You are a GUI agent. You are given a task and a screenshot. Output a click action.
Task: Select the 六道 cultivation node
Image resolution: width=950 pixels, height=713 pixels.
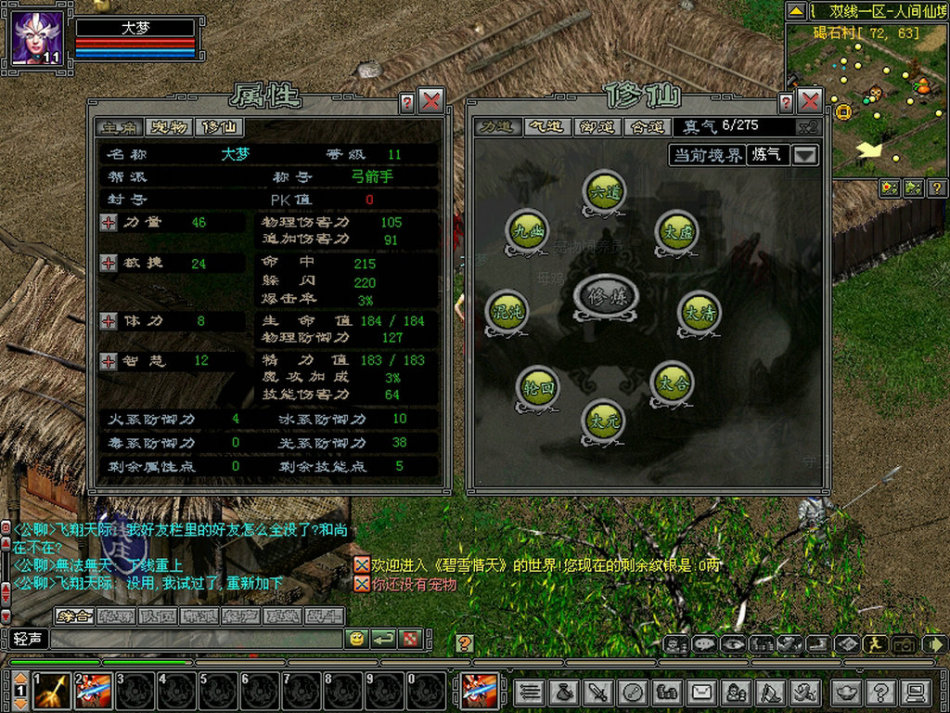pyautogui.click(x=604, y=191)
